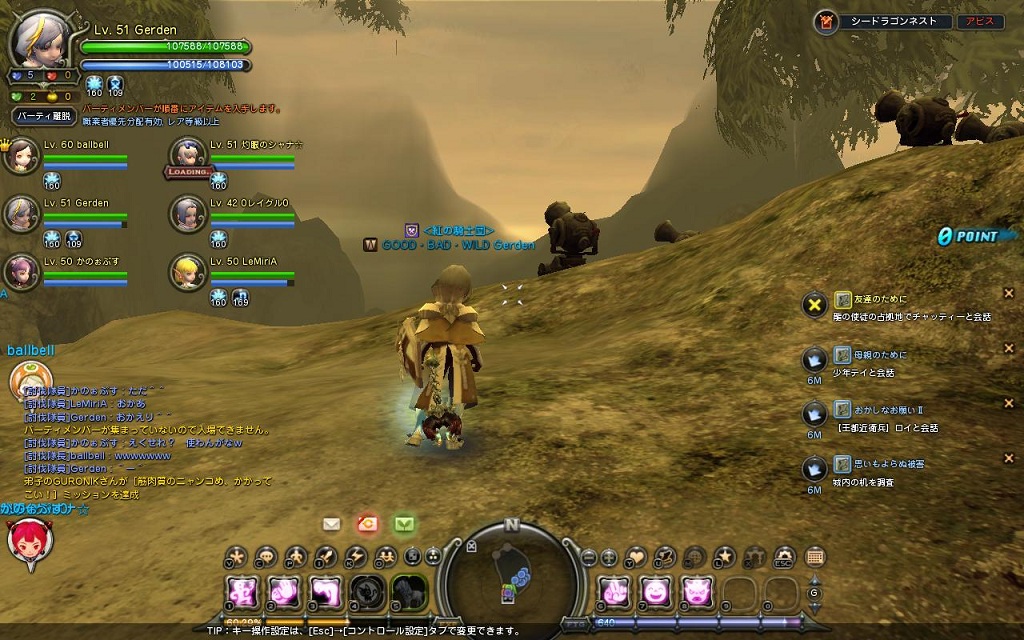Select party member かのぉぶす portrait
The width and height of the screenshot is (1024, 640).
coord(22,272)
